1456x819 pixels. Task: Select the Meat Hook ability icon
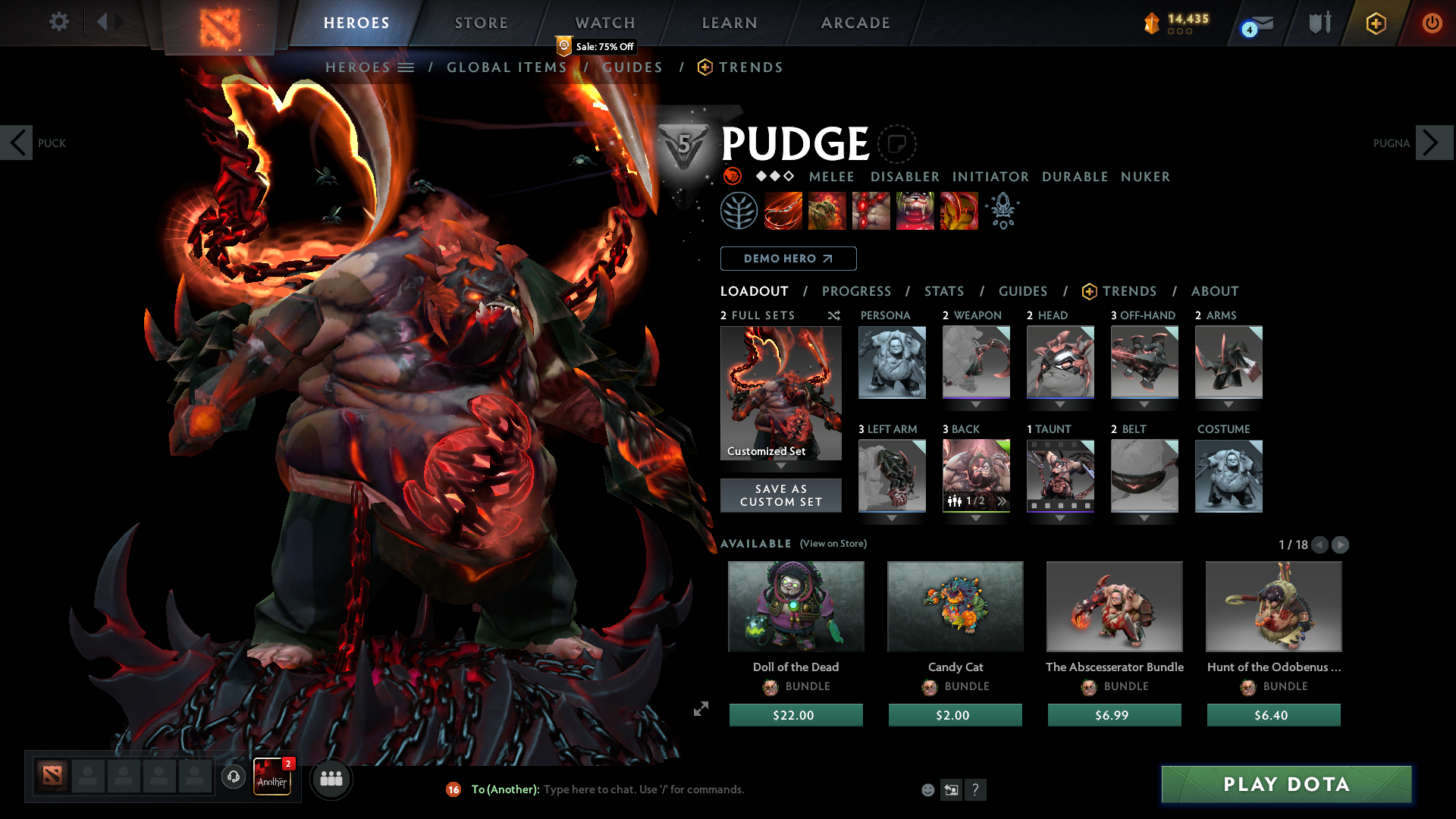point(783,211)
